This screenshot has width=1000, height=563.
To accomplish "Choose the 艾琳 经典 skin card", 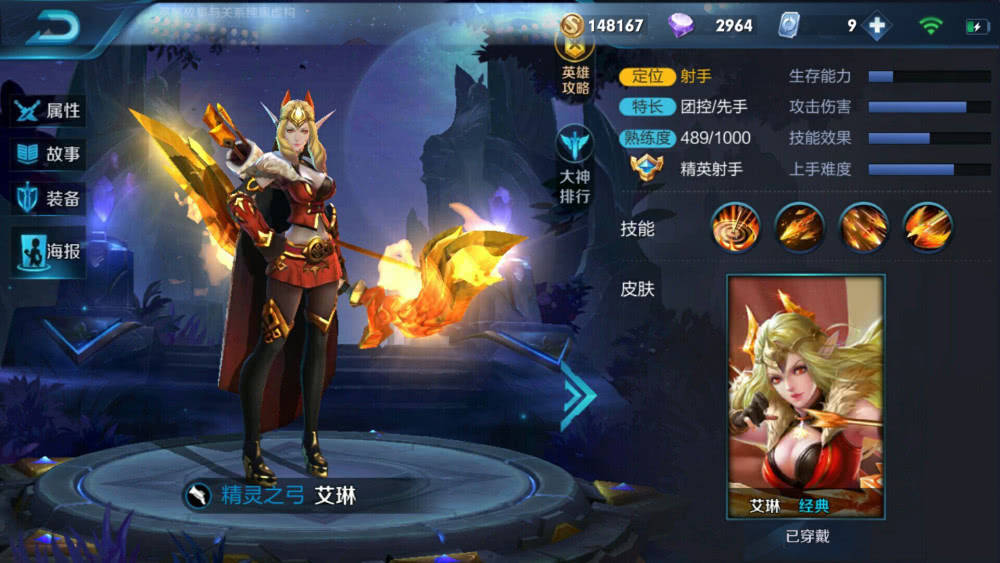I will 805,396.
